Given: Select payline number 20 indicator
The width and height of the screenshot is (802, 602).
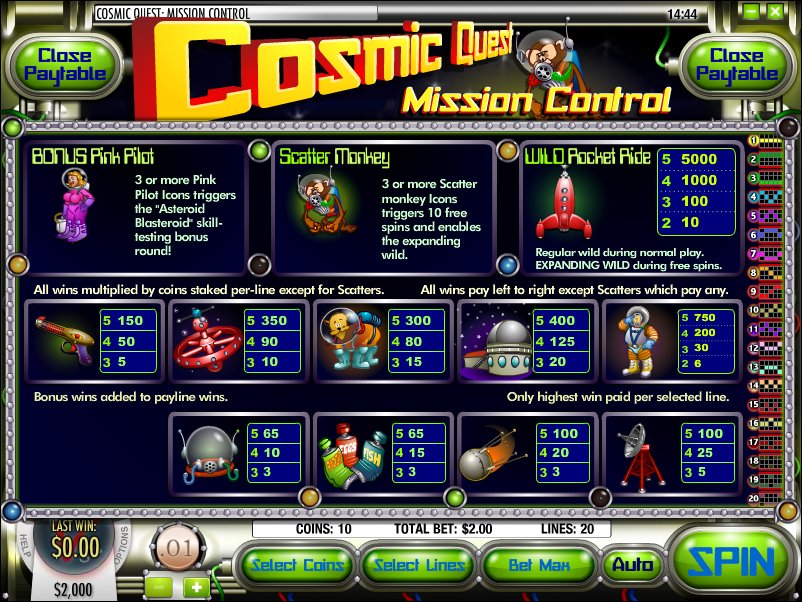Looking at the screenshot, I should coord(754,497).
